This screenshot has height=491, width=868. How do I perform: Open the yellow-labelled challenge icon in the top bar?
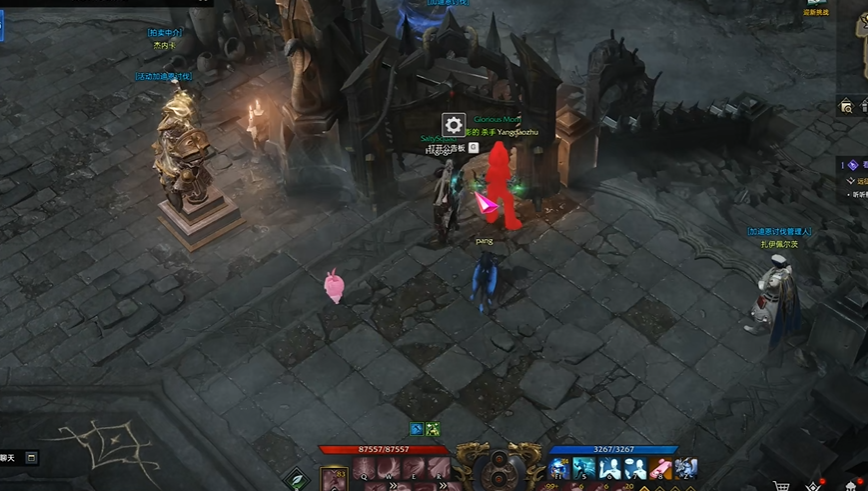pyautogui.click(x=817, y=6)
